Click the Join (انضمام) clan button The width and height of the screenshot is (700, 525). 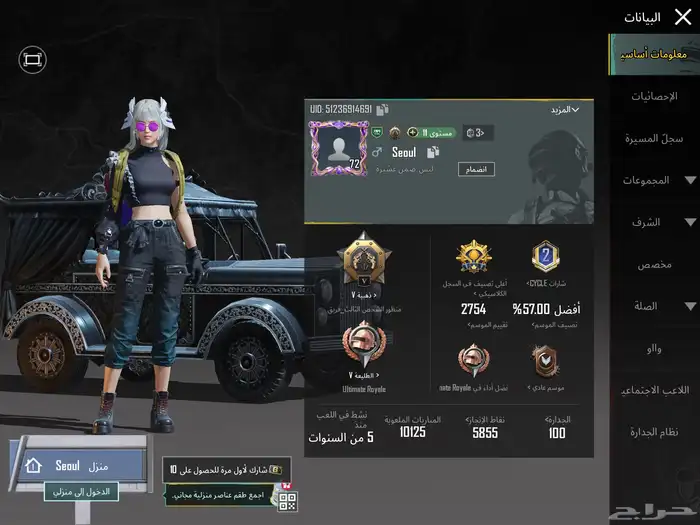pos(476,170)
